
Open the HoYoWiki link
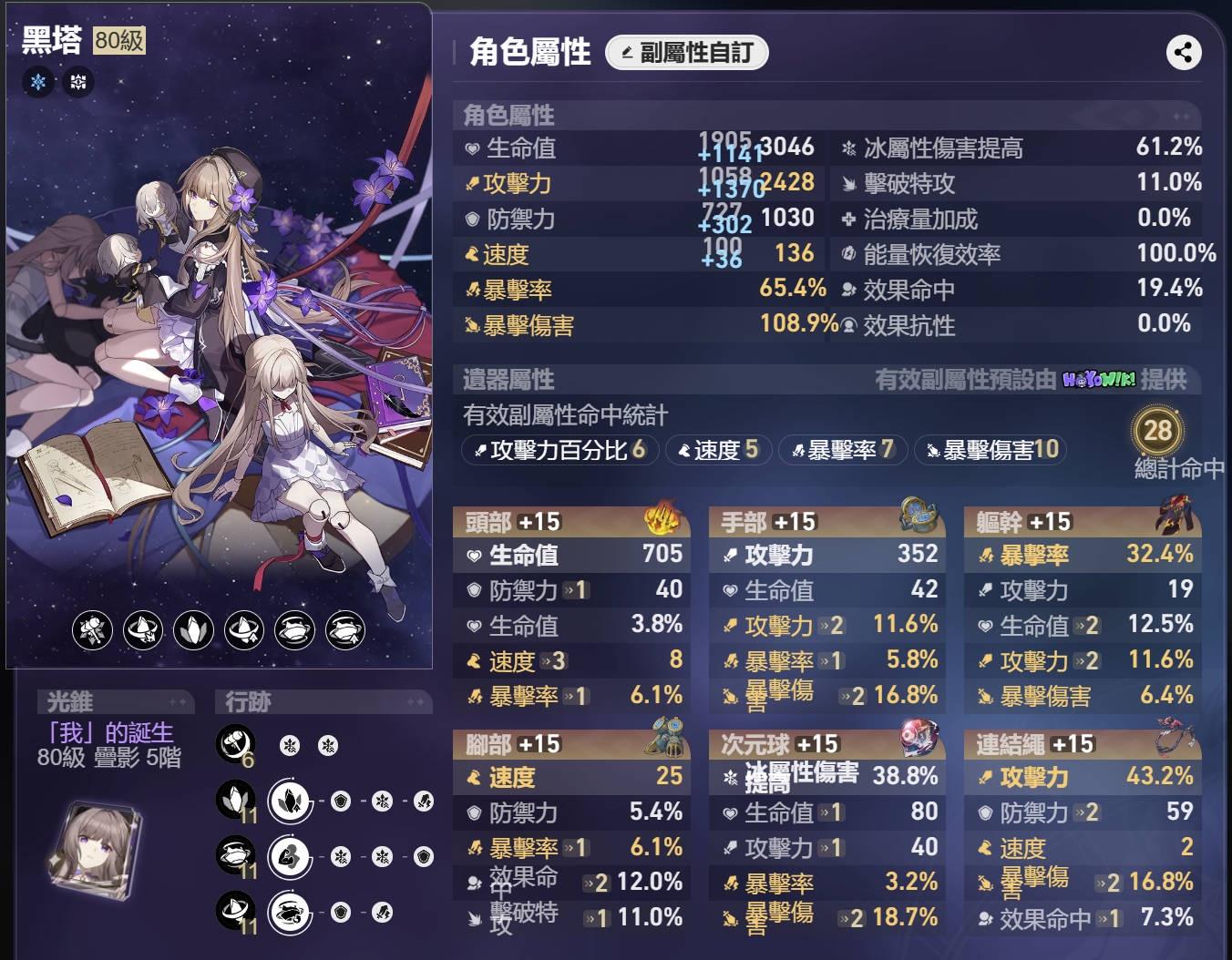click(x=1098, y=380)
